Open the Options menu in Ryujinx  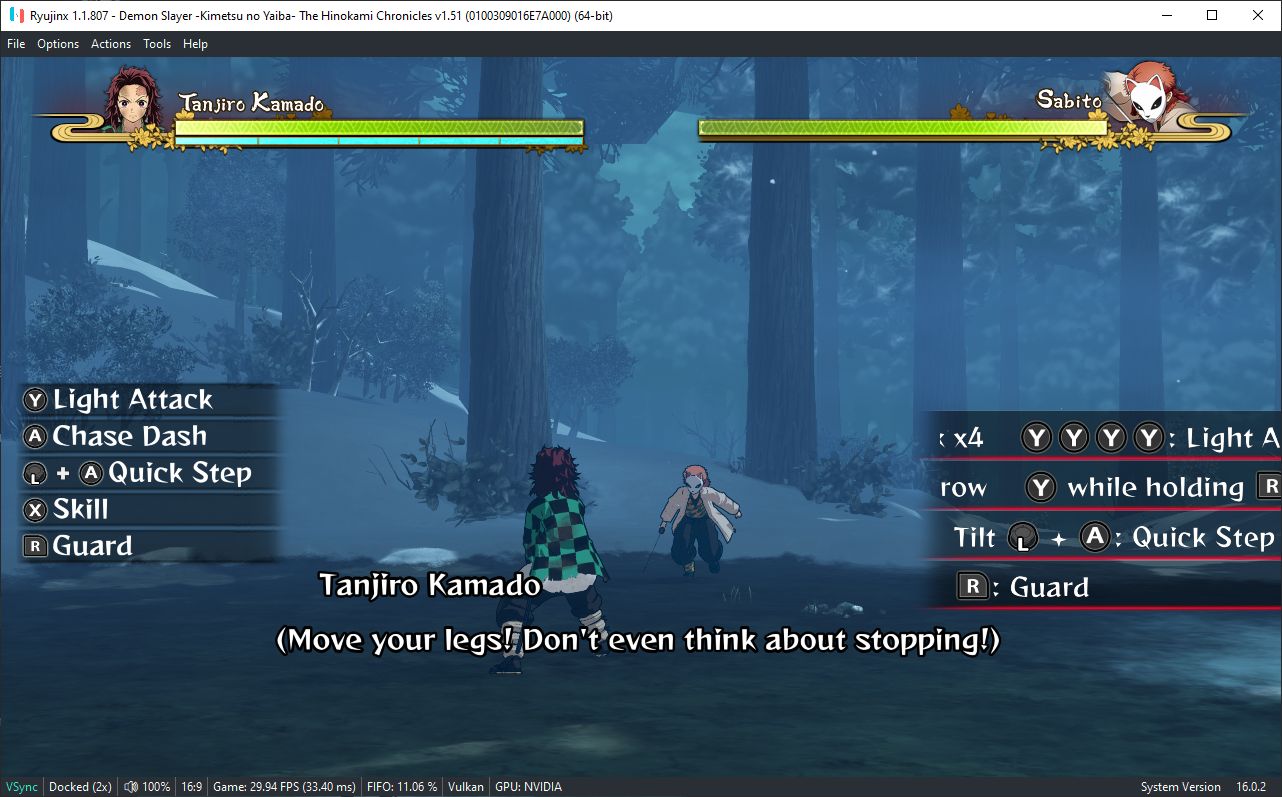(58, 44)
